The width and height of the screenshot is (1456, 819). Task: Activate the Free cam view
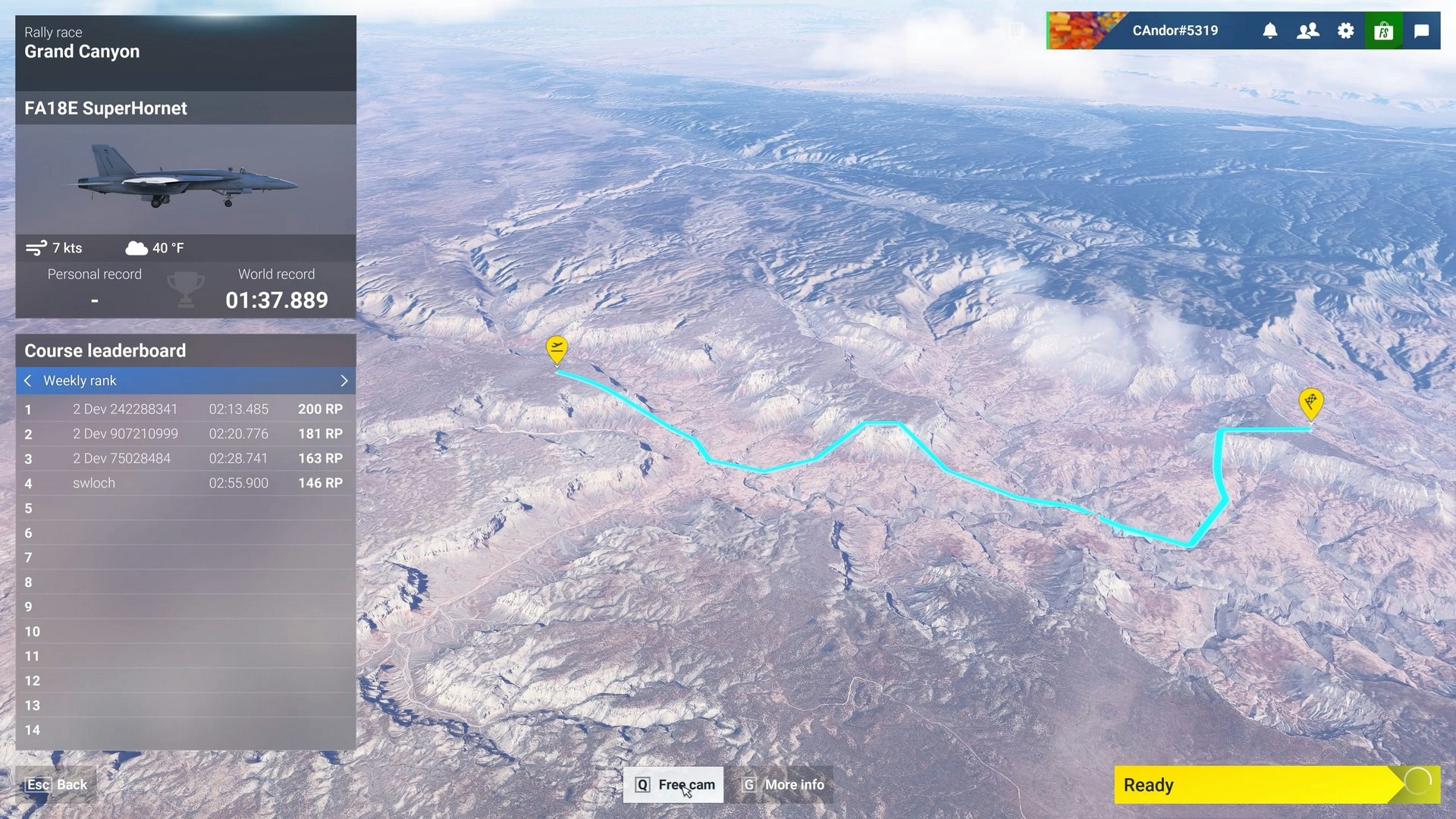(x=673, y=785)
